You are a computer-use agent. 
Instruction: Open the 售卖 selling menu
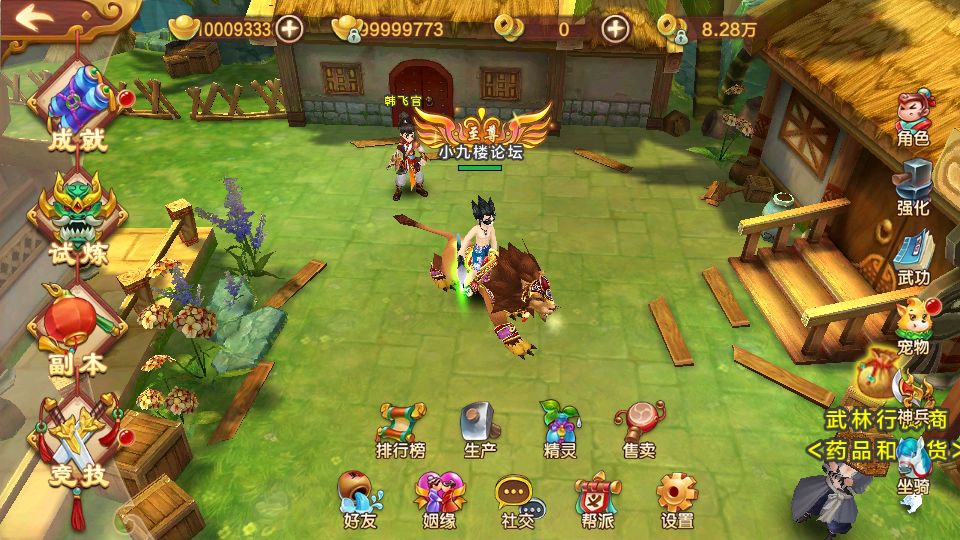tap(639, 430)
